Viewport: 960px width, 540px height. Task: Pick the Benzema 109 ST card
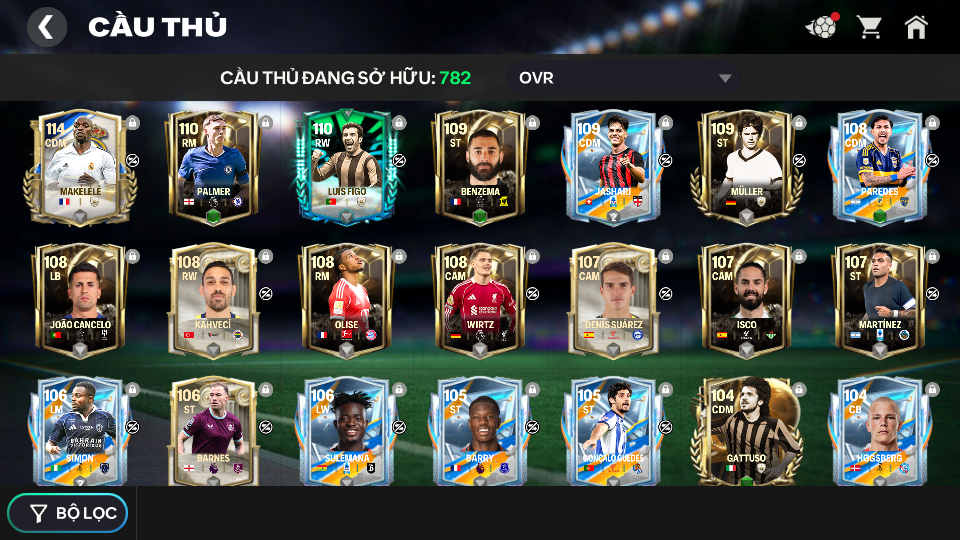tap(479, 166)
